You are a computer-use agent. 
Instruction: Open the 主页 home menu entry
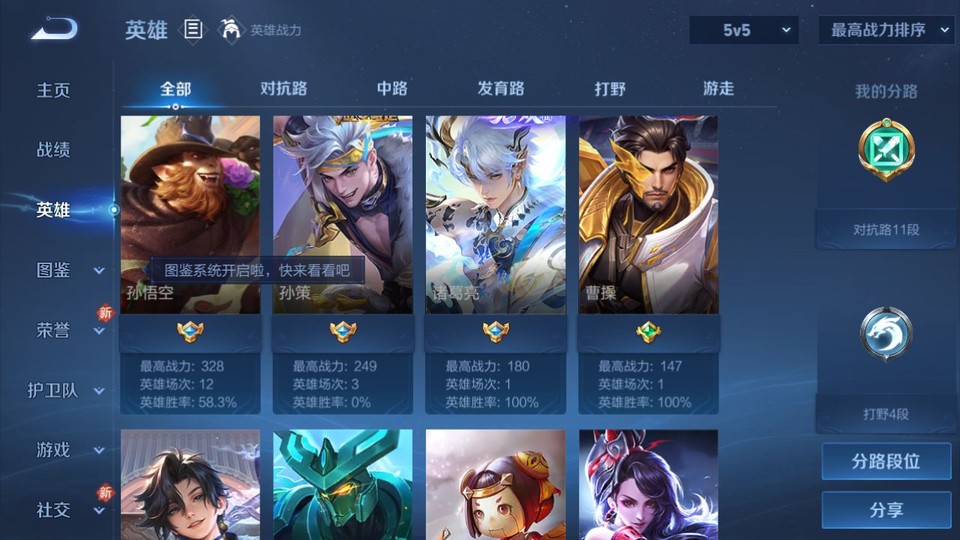click(x=54, y=90)
